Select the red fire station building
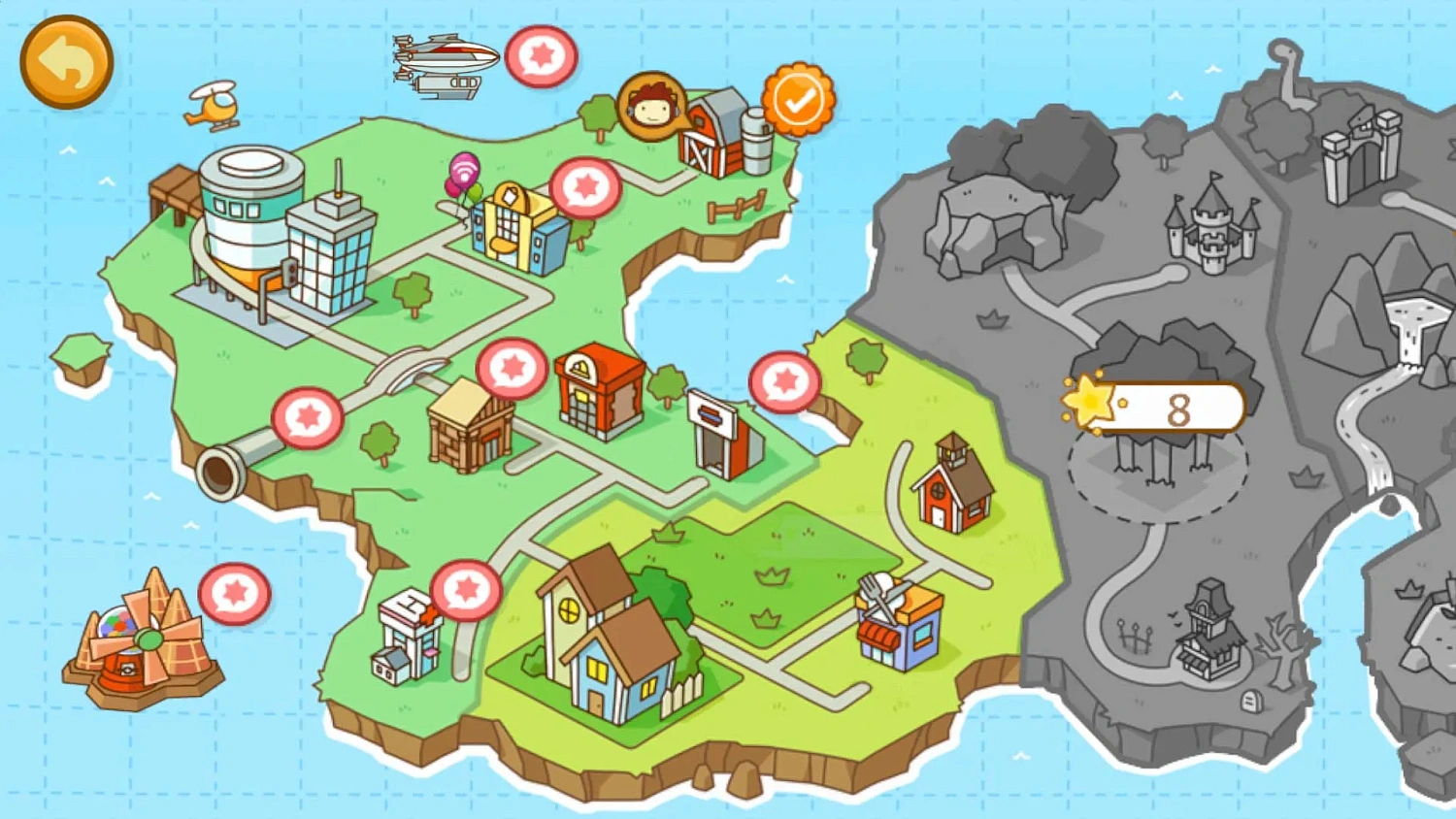This screenshot has height=819, width=1456. pyautogui.click(x=597, y=388)
